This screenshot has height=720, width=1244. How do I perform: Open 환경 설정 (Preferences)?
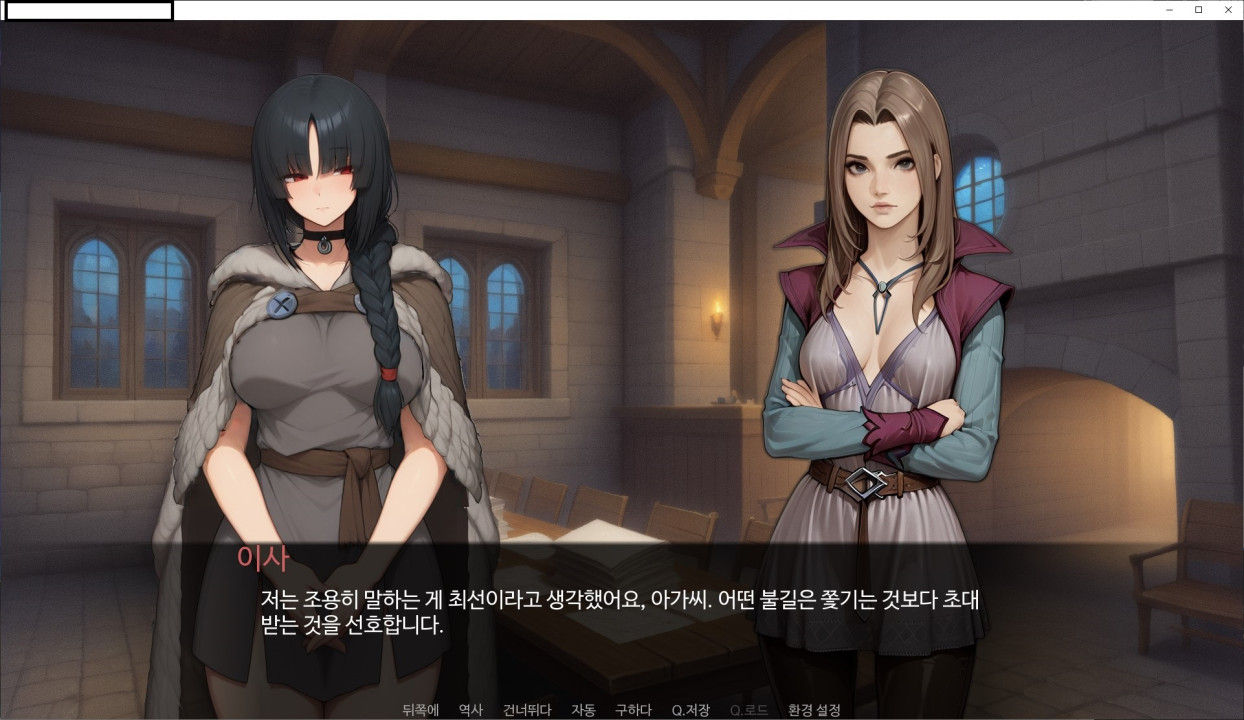tap(814, 710)
